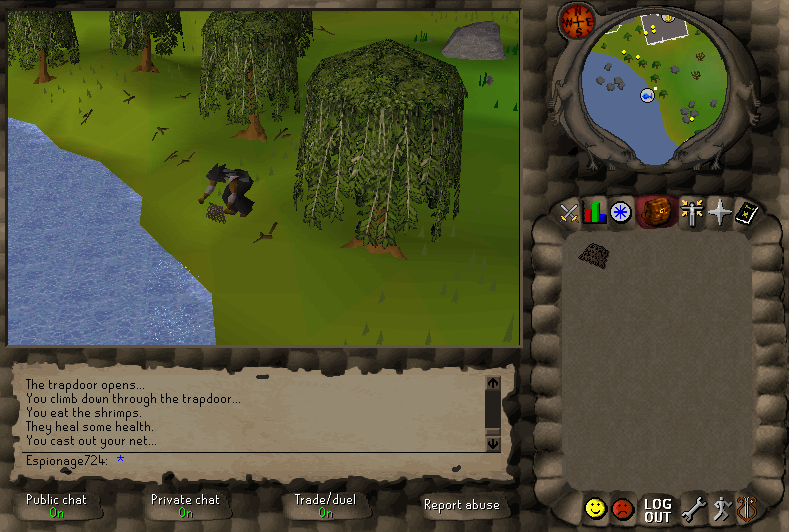Open the prayer star tab

click(x=717, y=212)
